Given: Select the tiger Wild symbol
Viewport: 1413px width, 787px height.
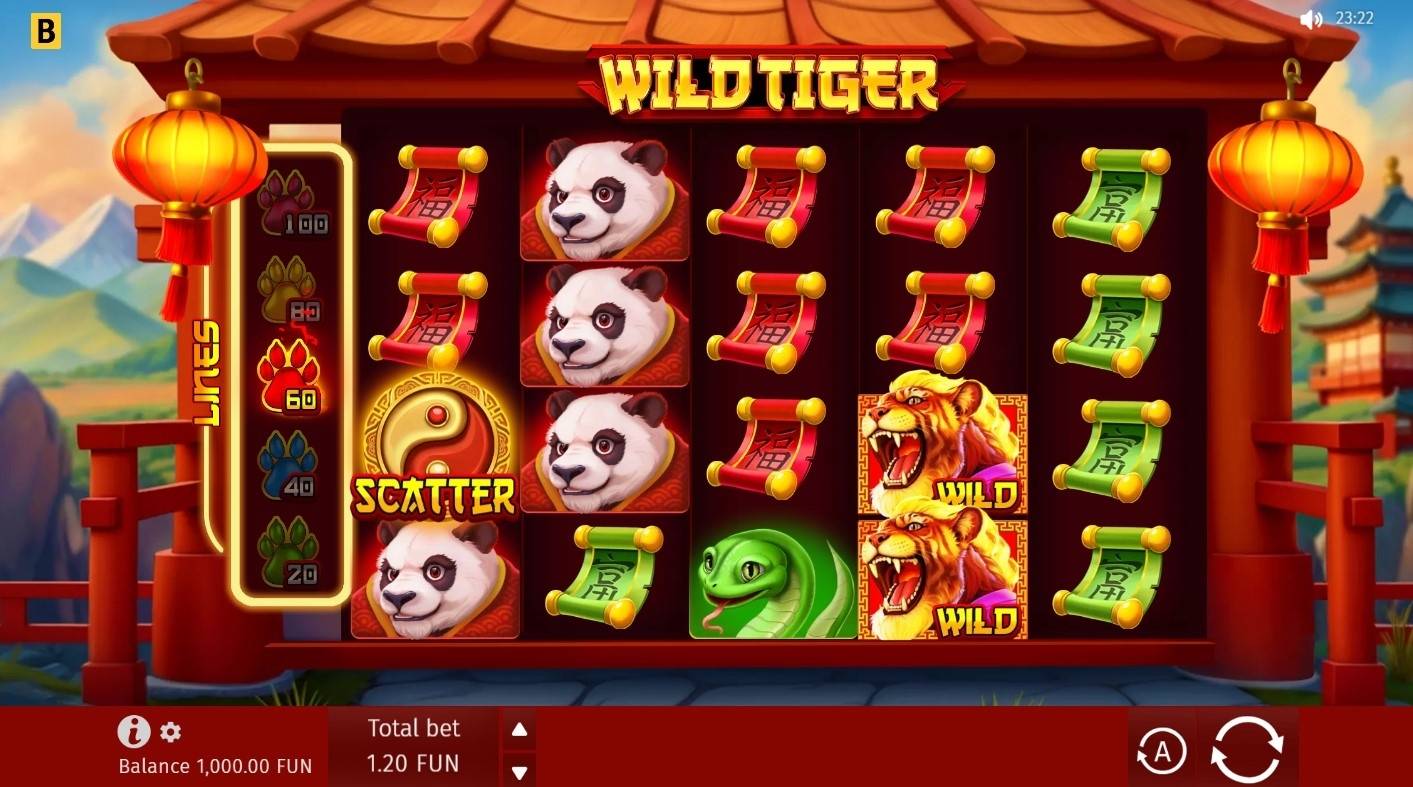Looking at the screenshot, I should point(940,448).
